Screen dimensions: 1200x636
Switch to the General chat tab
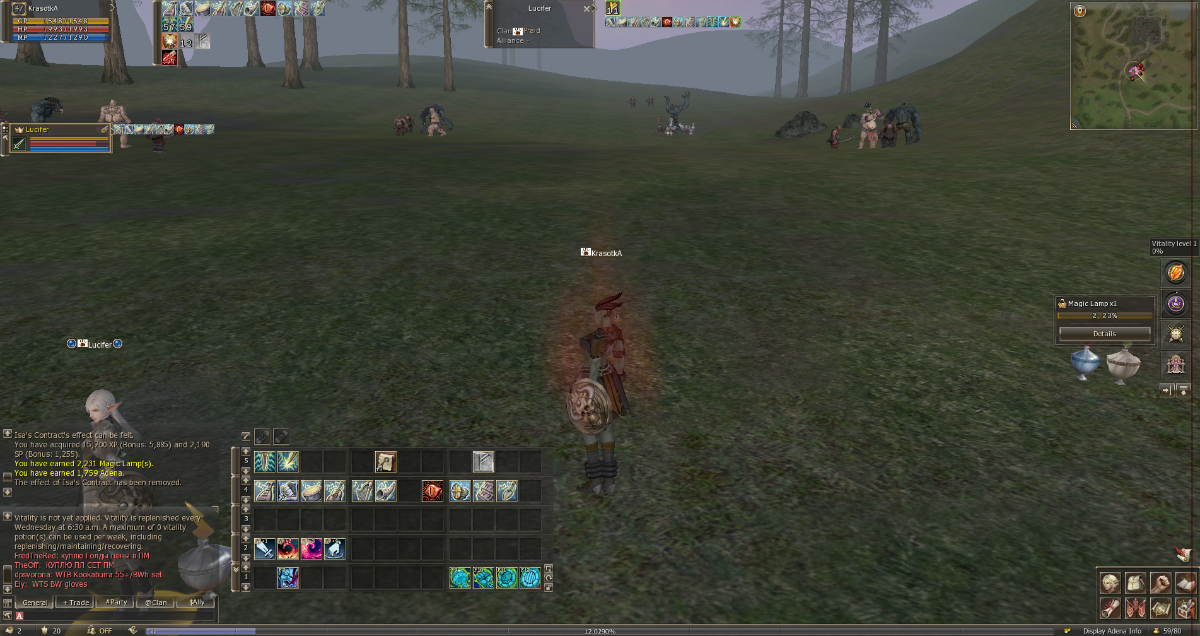35,602
